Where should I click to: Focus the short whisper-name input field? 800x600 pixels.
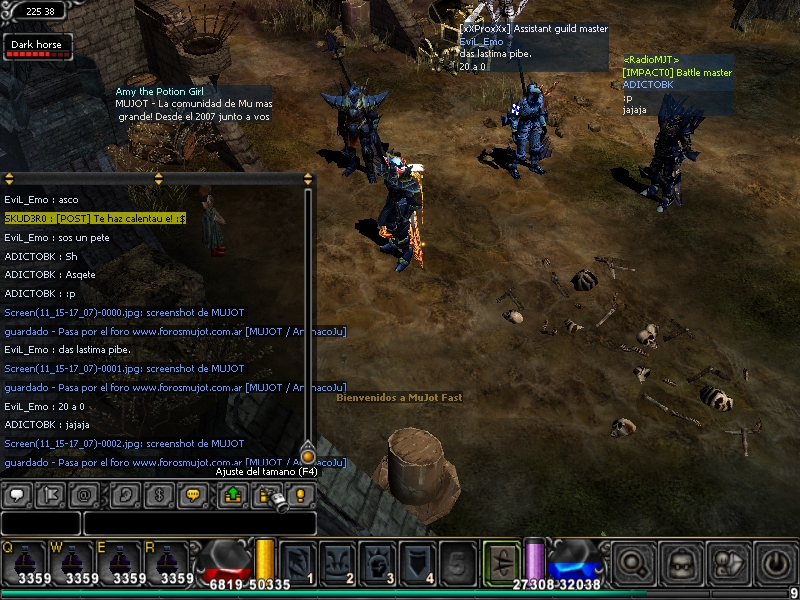(40, 523)
